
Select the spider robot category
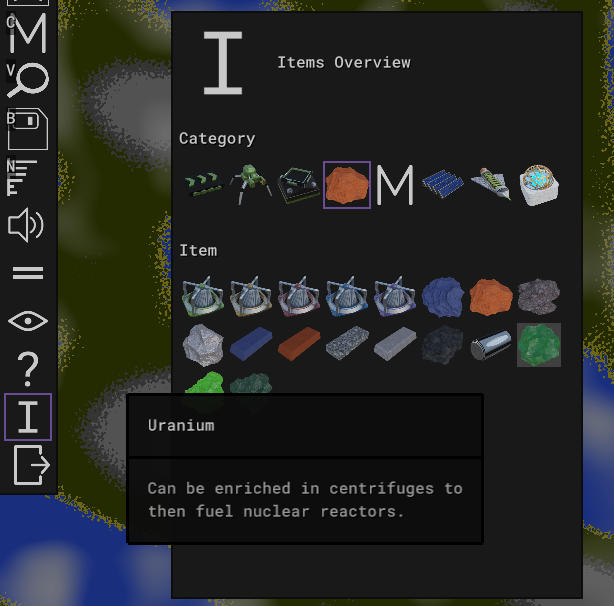(x=251, y=185)
